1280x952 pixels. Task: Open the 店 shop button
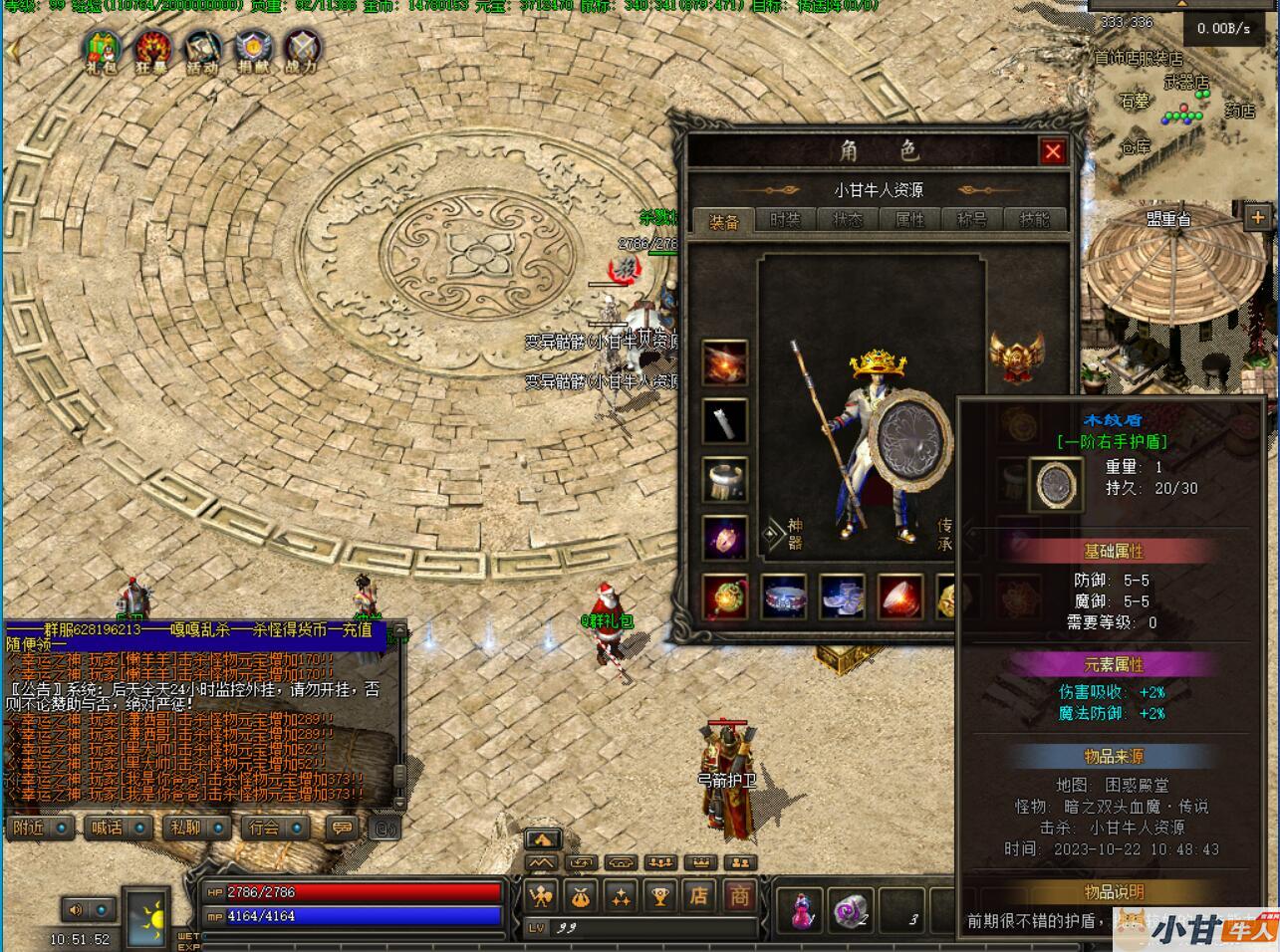click(699, 896)
